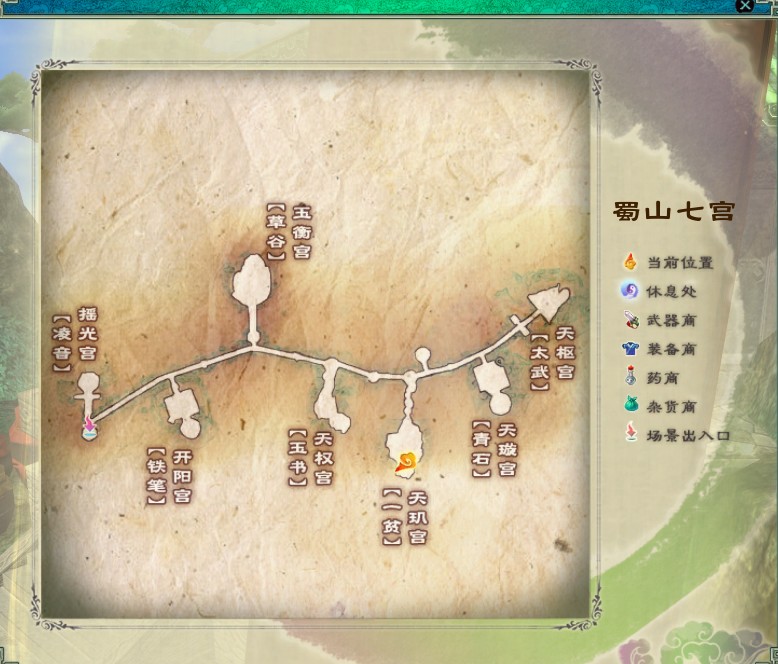Close the map window with the X button
Screen dimensions: 778x664
tap(745, 6)
